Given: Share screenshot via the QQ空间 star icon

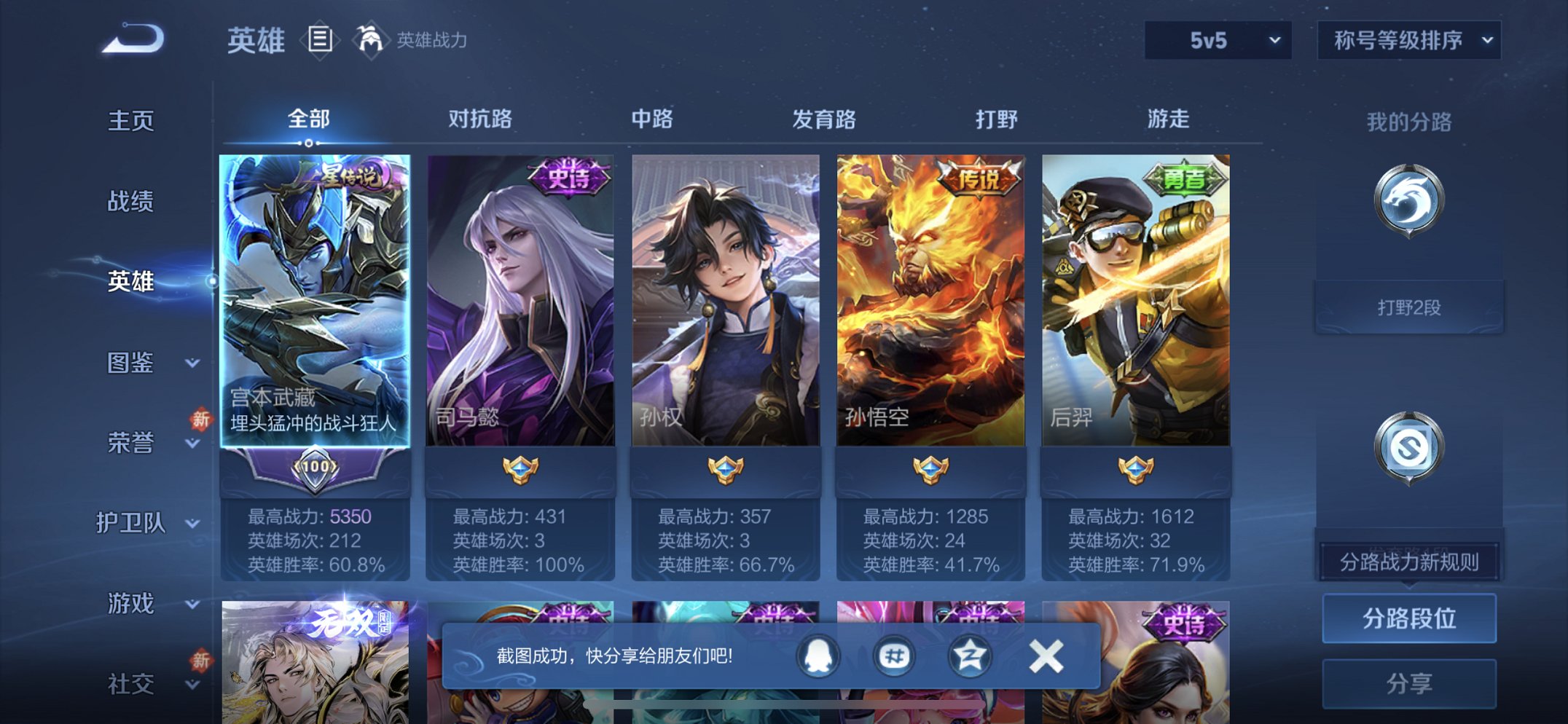Looking at the screenshot, I should tap(969, 655).
